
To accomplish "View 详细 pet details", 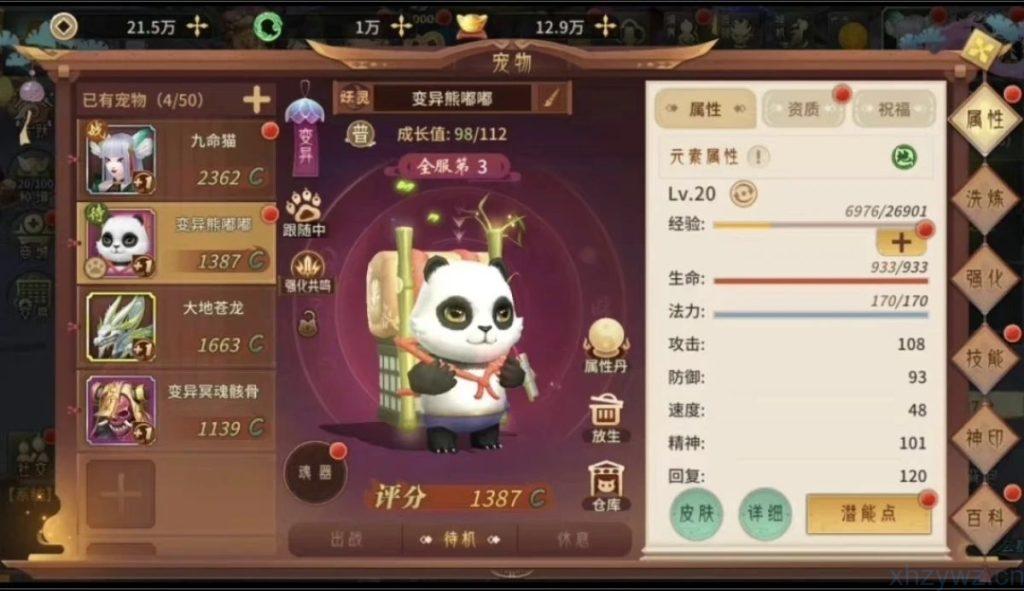I will pyautogui.click(x=765, y=514).
